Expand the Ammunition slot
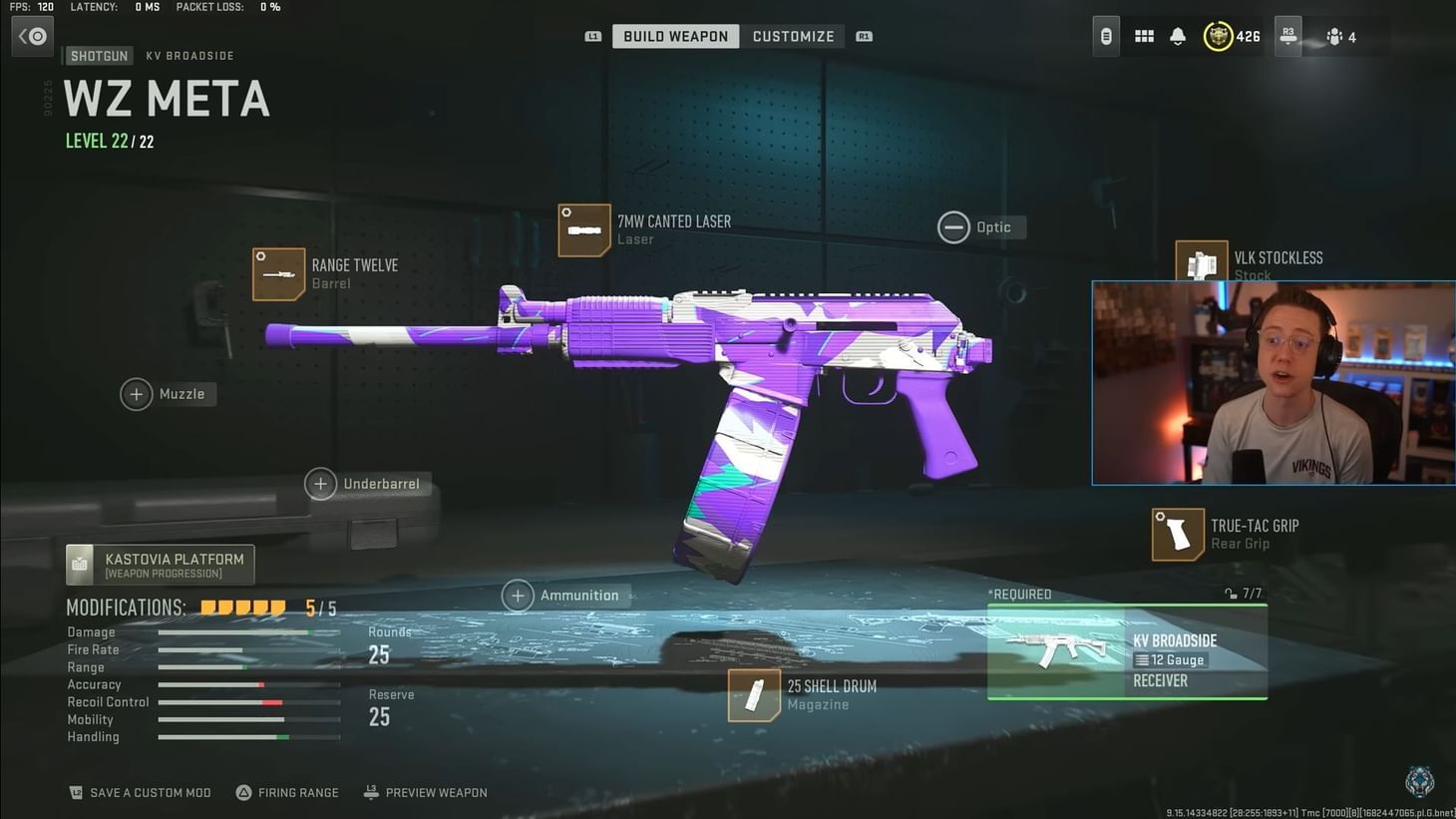 coord(518,595)
